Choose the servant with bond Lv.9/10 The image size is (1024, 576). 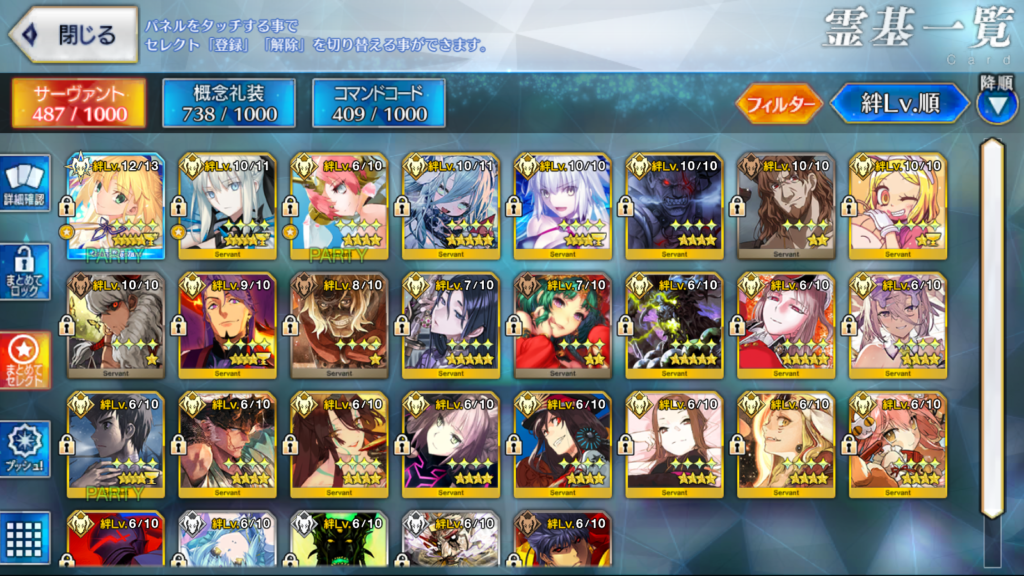pyautogui.click(x=227, y=326)
